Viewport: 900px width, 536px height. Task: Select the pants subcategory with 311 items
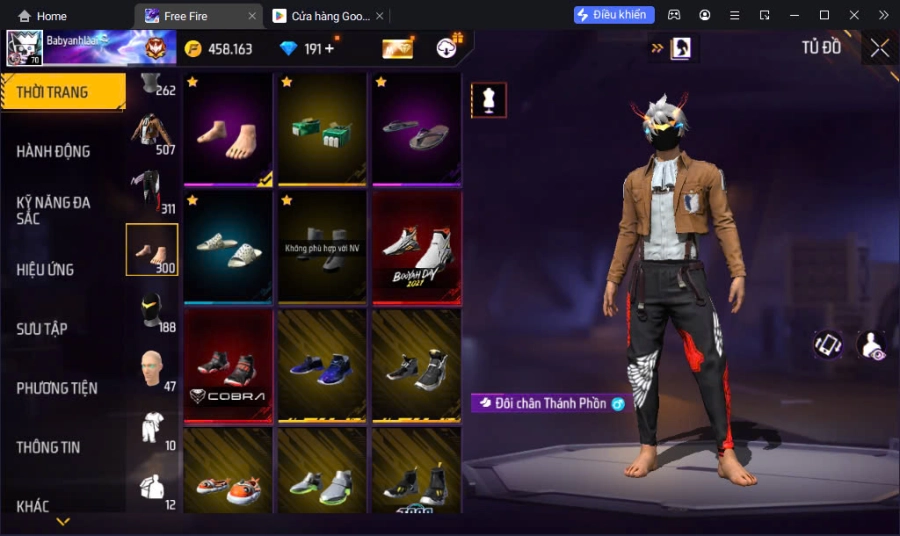(152, 191)
